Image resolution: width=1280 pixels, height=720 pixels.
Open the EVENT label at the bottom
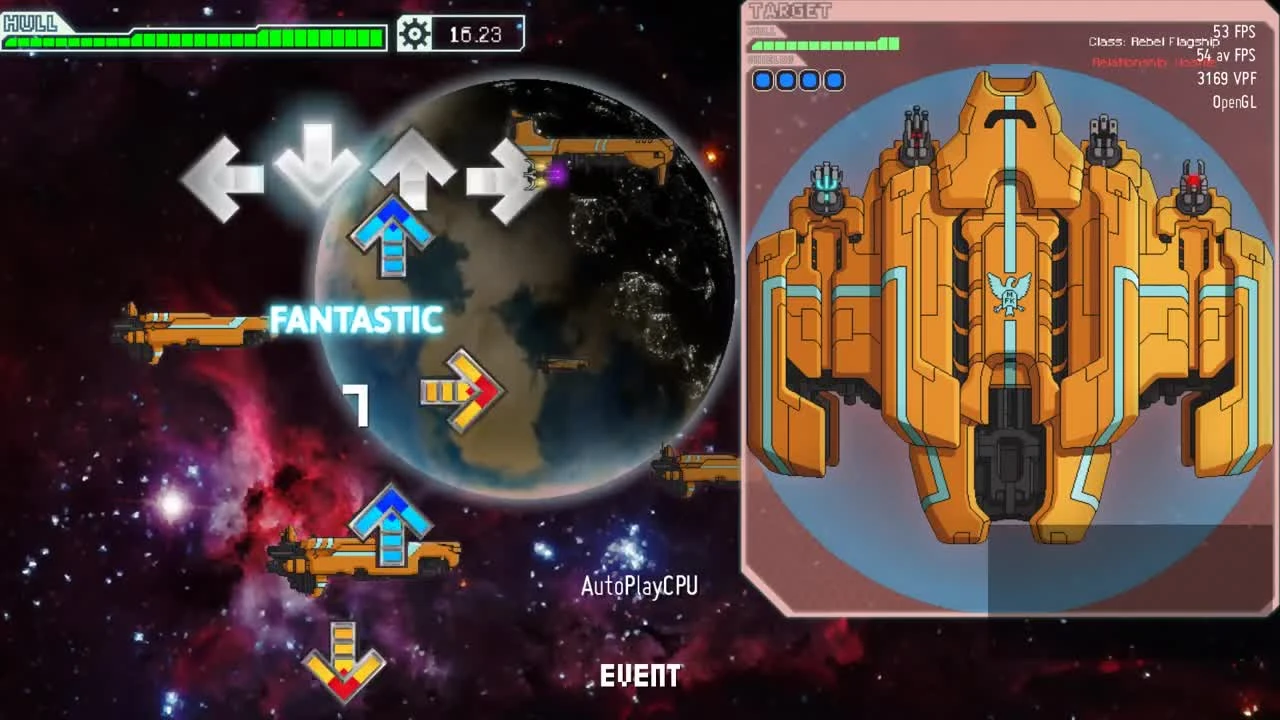(640, 676)
